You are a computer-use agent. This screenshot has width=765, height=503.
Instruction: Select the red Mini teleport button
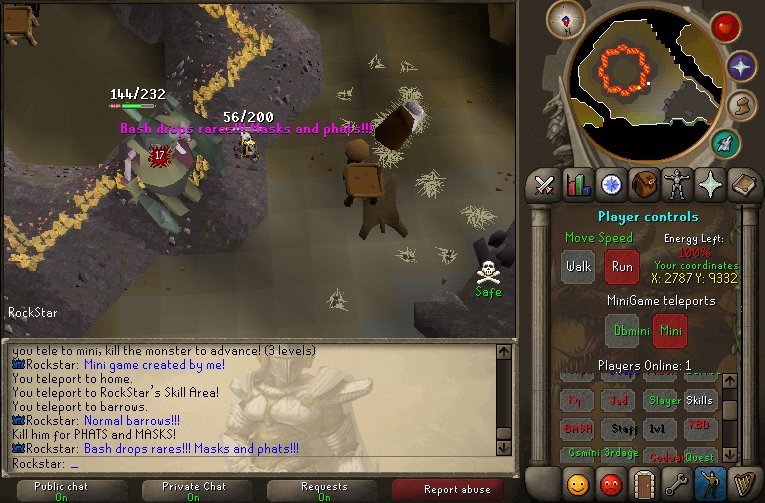pos(669,331)
